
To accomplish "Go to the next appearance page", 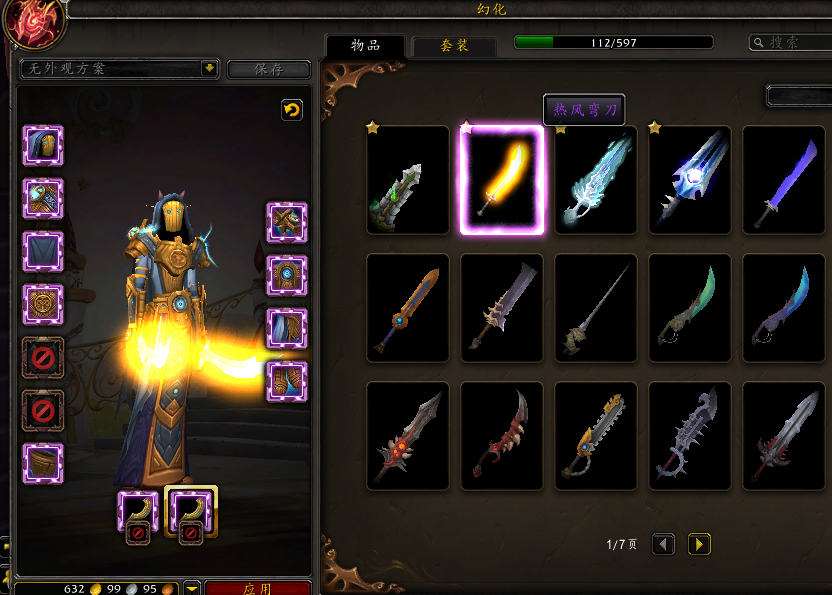I will click(699, 544).
